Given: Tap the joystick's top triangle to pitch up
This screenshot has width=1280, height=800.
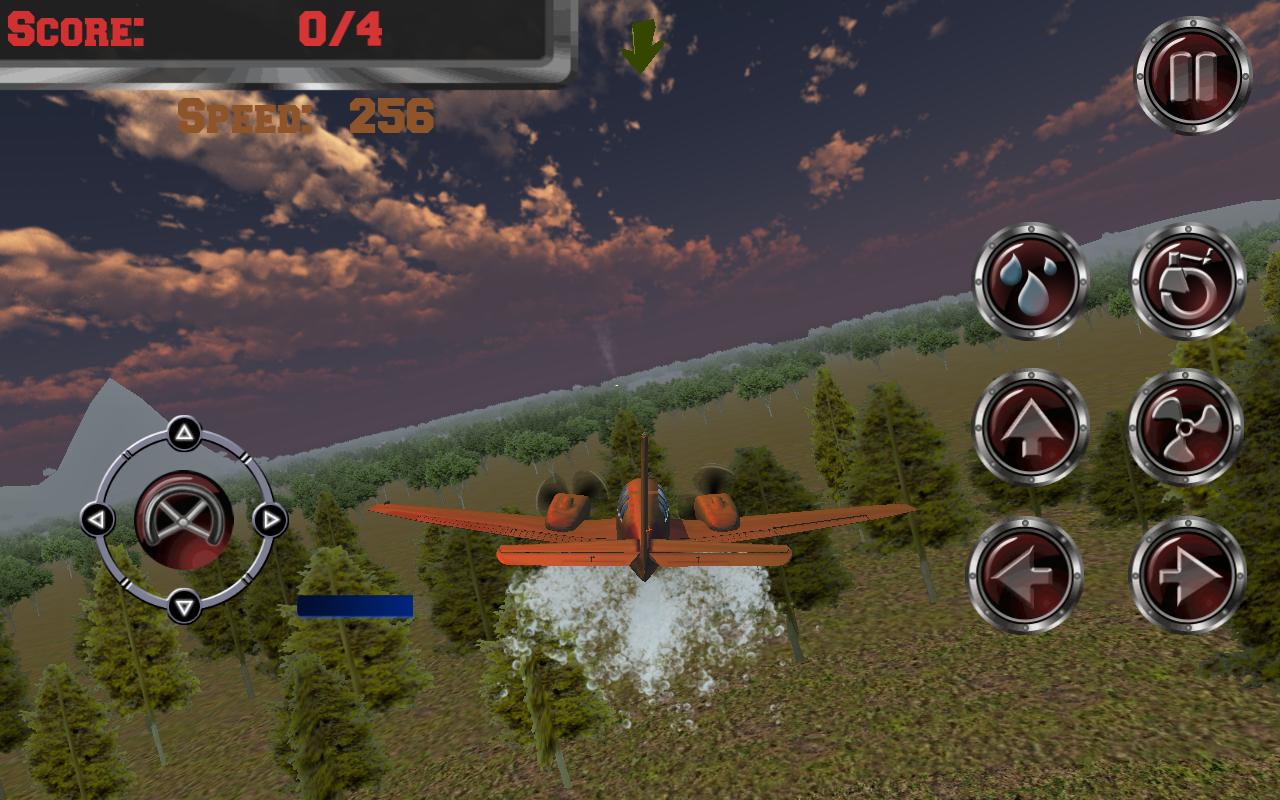Looking at the screenshot, I should pyautogui.click(x=183, y=431).
